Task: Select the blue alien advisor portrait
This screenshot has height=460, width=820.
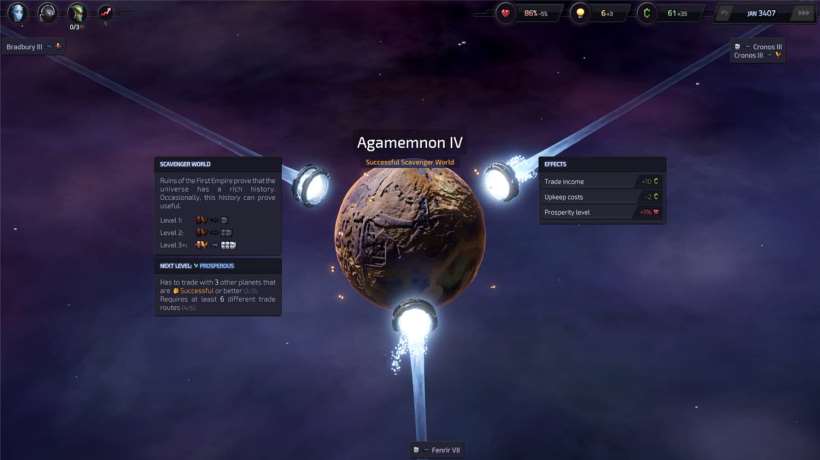Action: pyautogui.click(x=17, y=13)
